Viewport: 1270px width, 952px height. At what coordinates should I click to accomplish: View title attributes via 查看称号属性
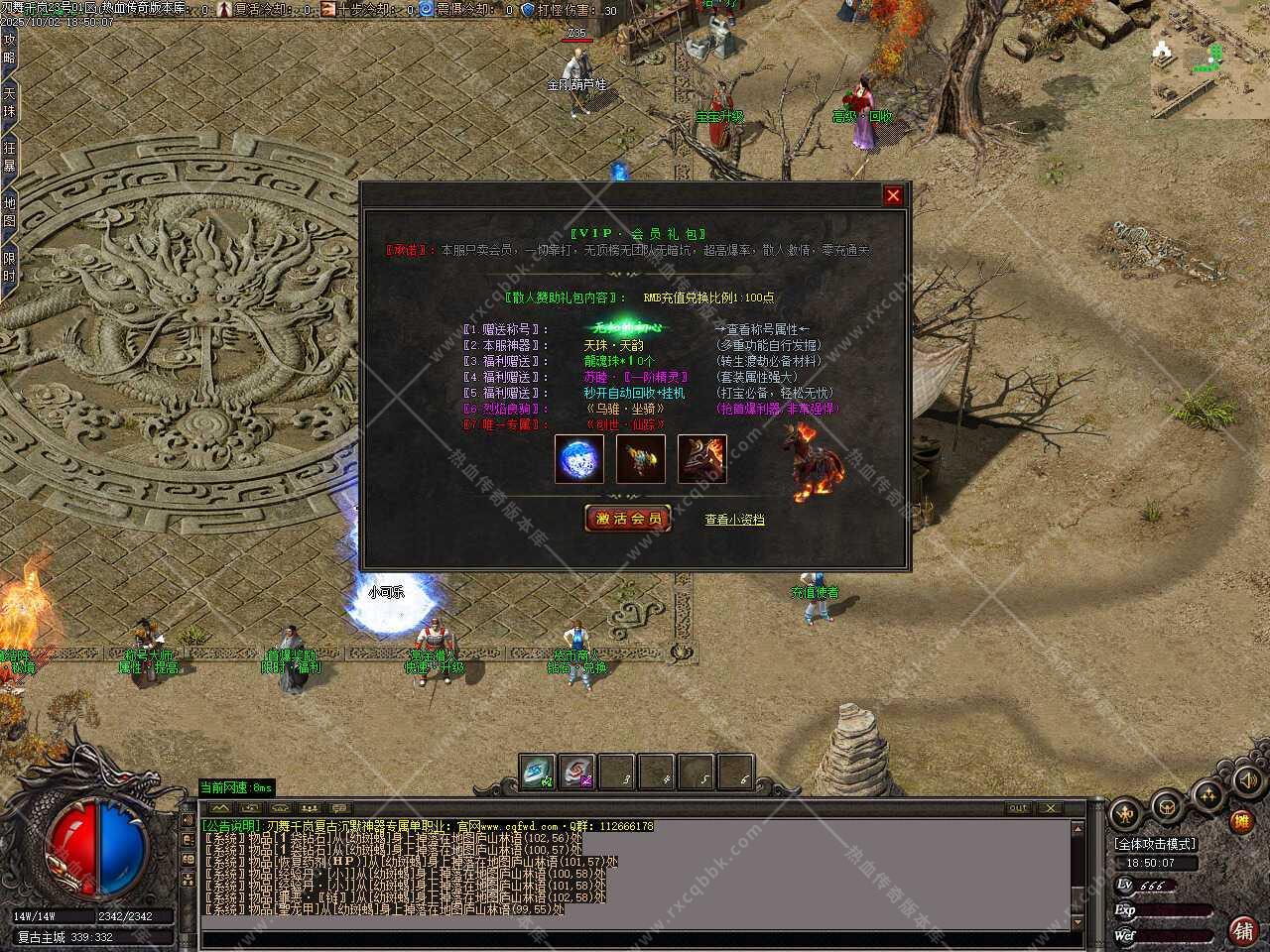click(x=762, y=329)
